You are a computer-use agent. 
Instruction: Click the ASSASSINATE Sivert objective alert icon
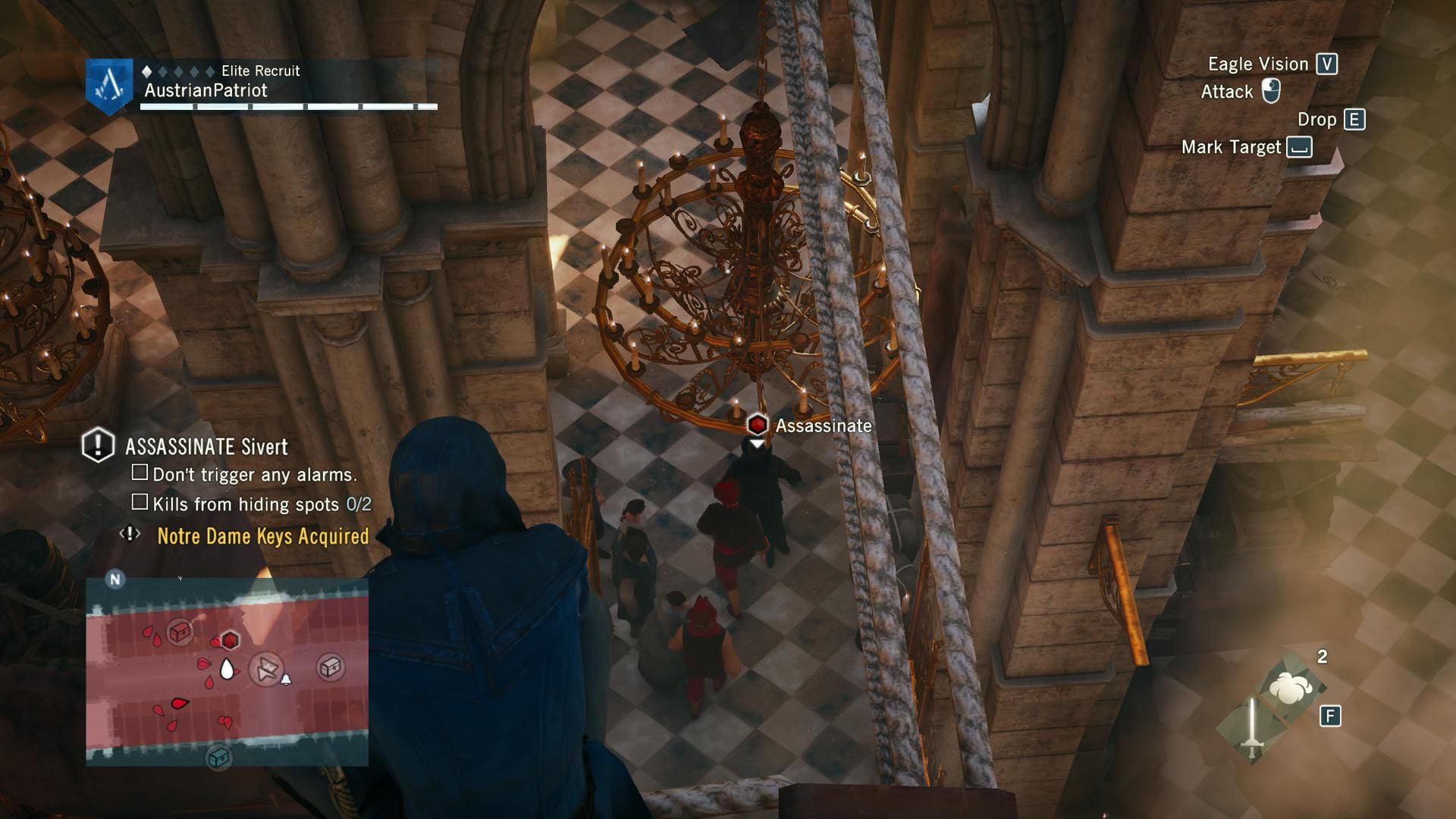coord(98,445)
